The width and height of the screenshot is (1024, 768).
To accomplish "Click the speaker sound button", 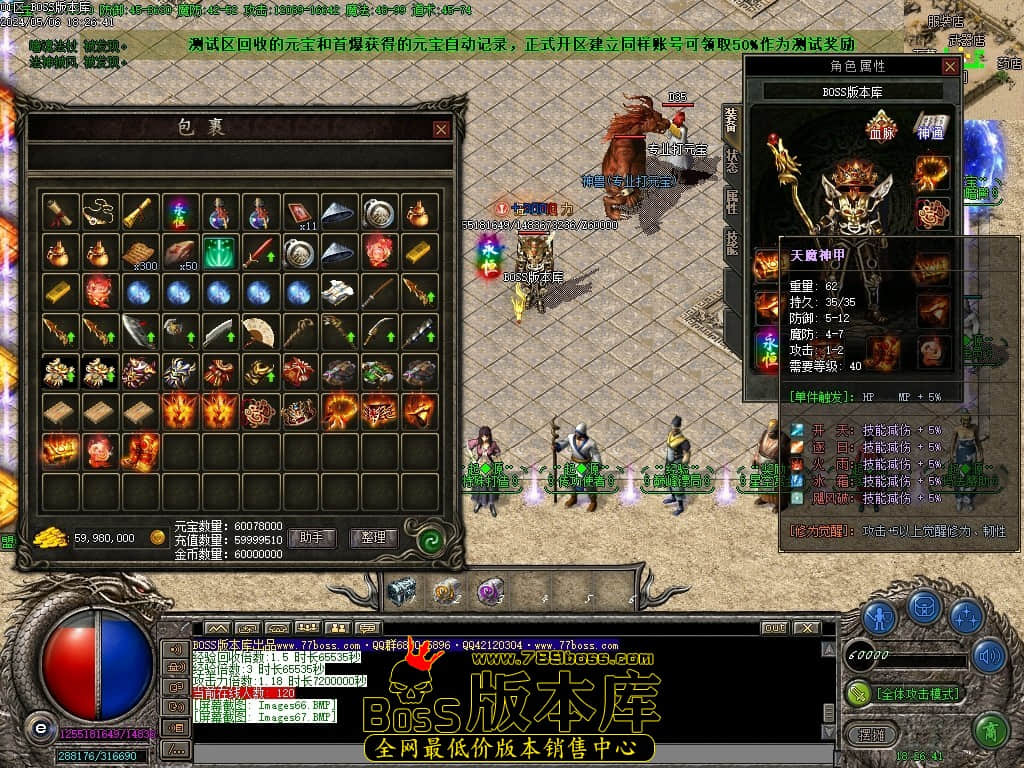I will tap(989, 655).
